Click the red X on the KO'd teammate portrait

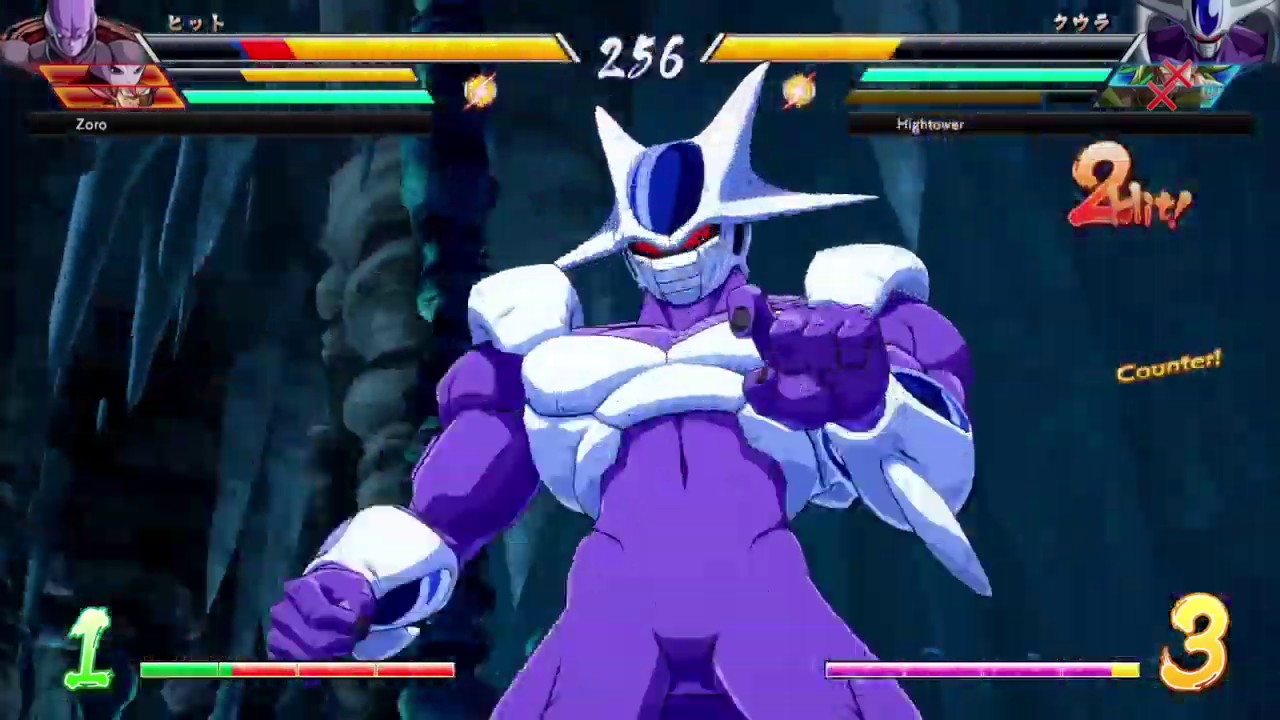click(1176, 73)
